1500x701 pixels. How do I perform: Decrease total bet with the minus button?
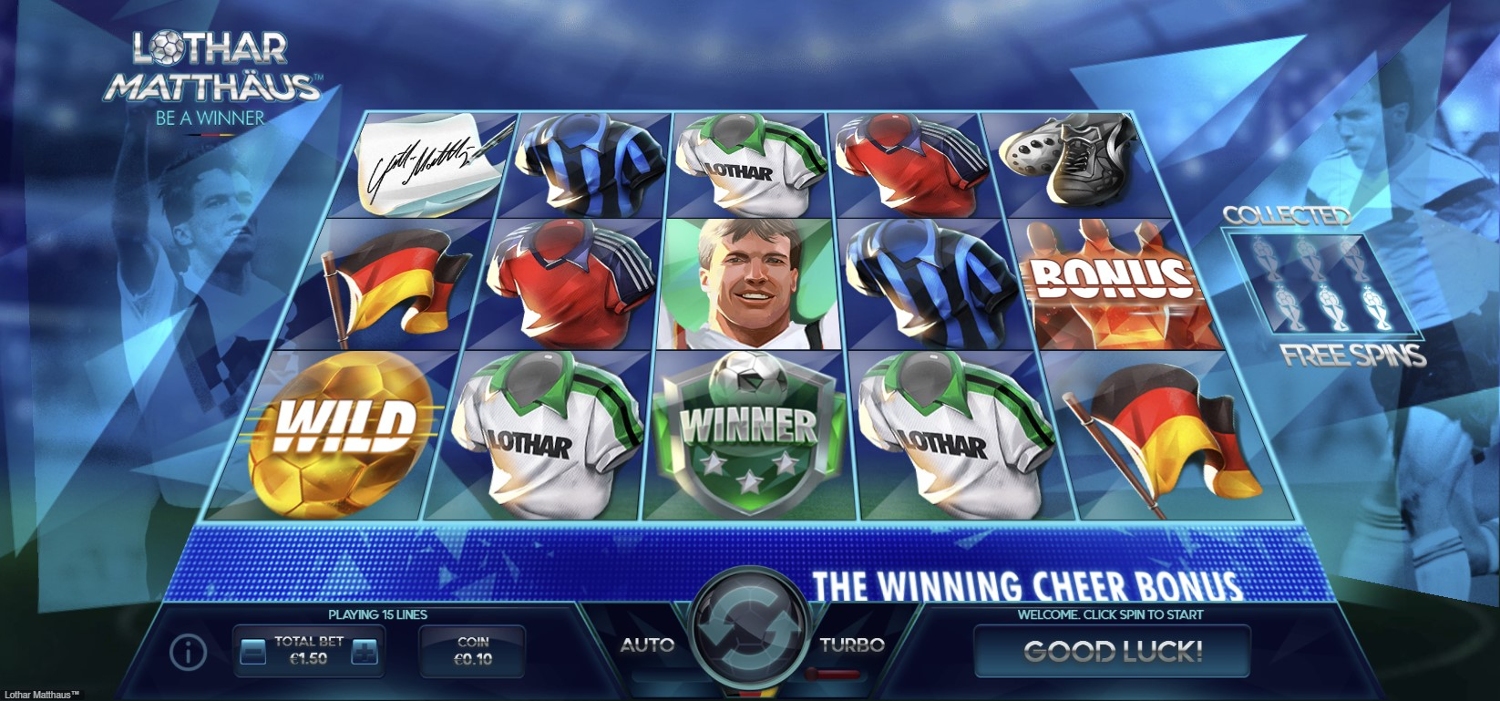pyautogui.click(x=253, y=653)
